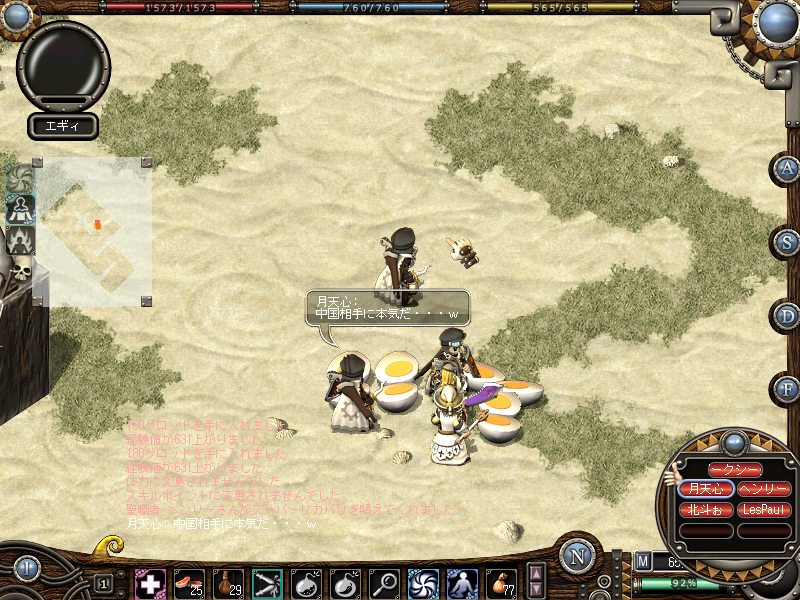Select party member ヘンリー
This screenshot has height=600, width=800.
point(765,490)
